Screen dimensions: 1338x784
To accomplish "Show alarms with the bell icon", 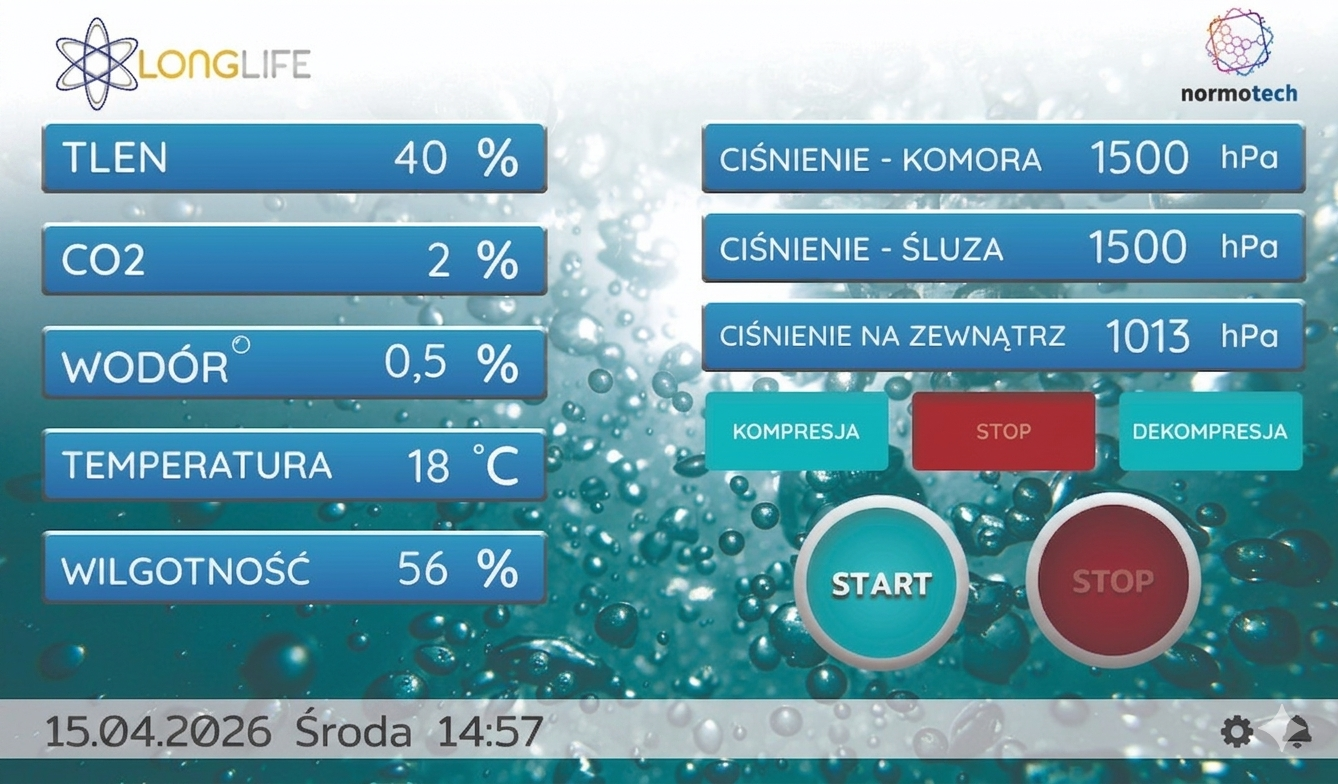I will click(1297, 732).
